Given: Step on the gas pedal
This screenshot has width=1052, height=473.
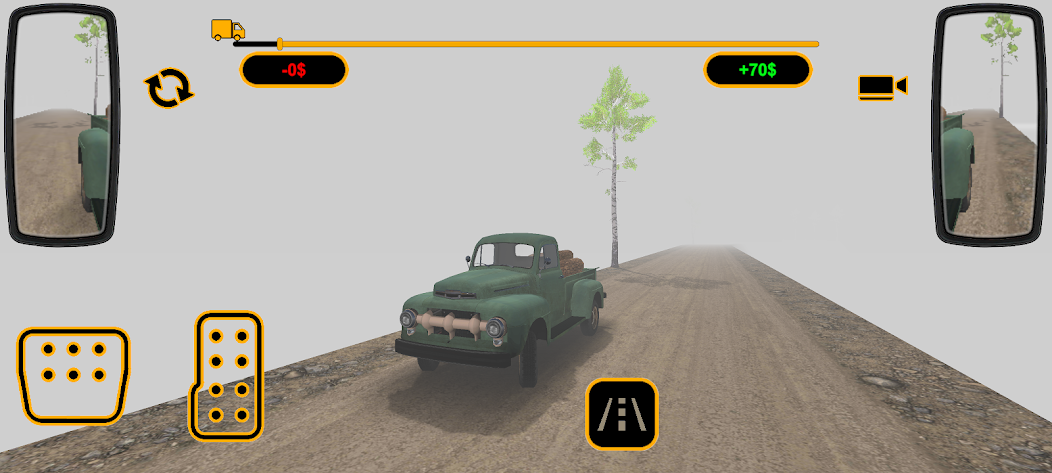Looking at the screenshot, I should tap(228, 375).
